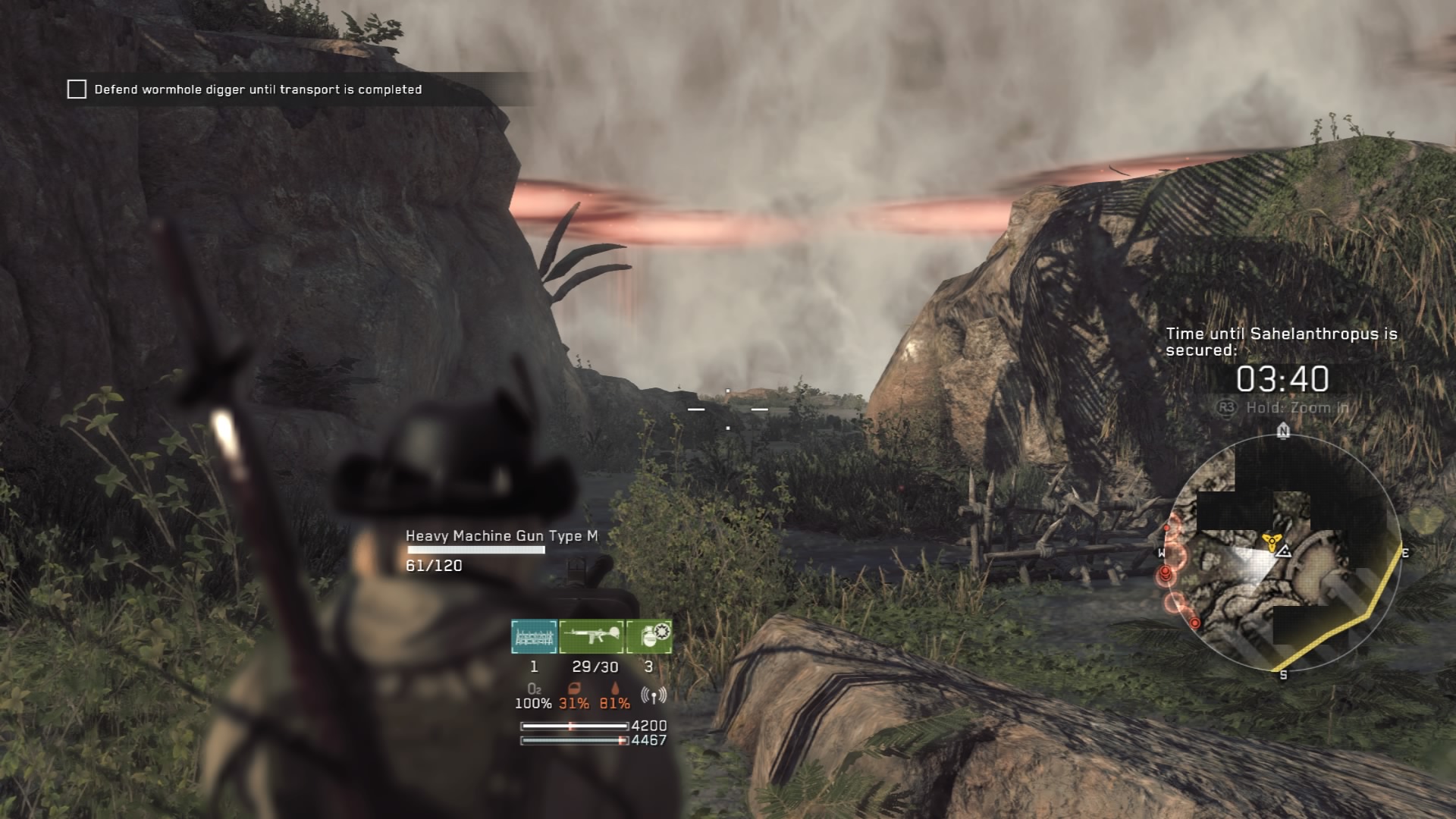Choose the assault rifle weapon slot

point(591,636)
